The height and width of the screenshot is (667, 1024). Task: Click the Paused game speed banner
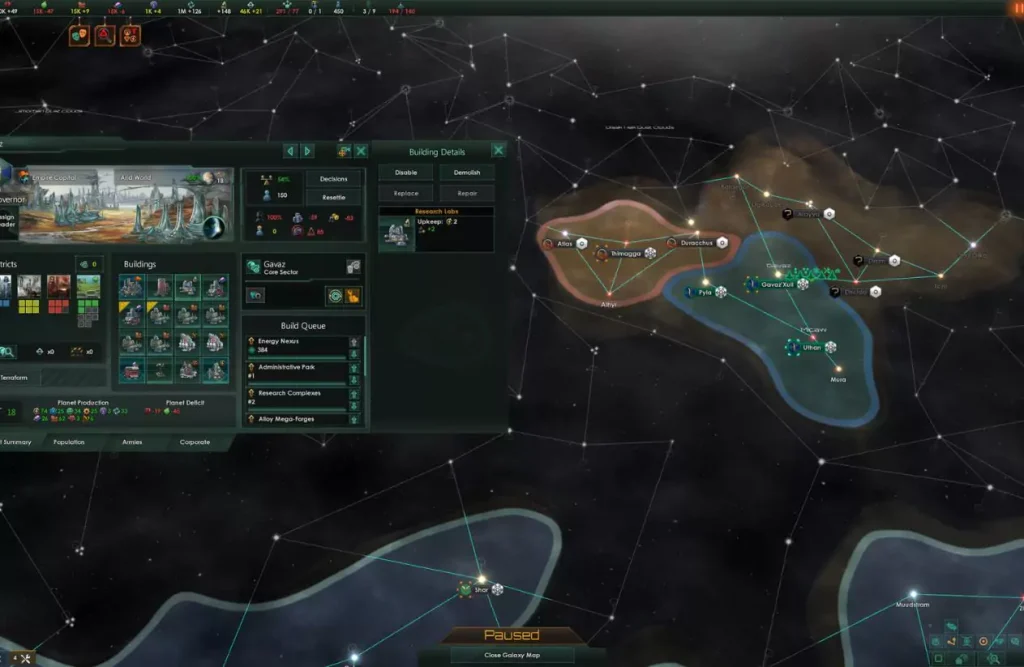point(511,635)
